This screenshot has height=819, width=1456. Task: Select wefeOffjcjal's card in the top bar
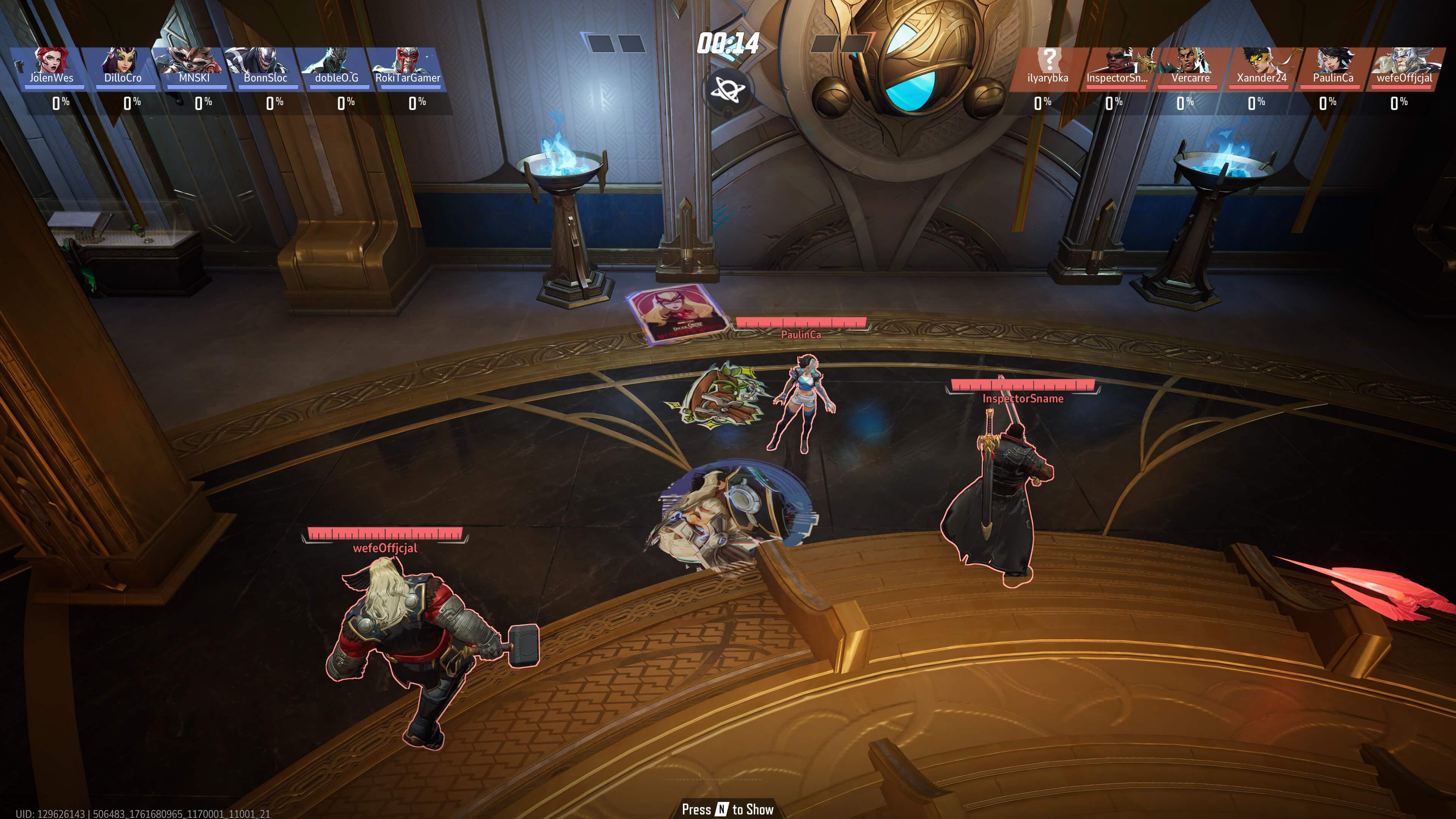[1404, 66]
